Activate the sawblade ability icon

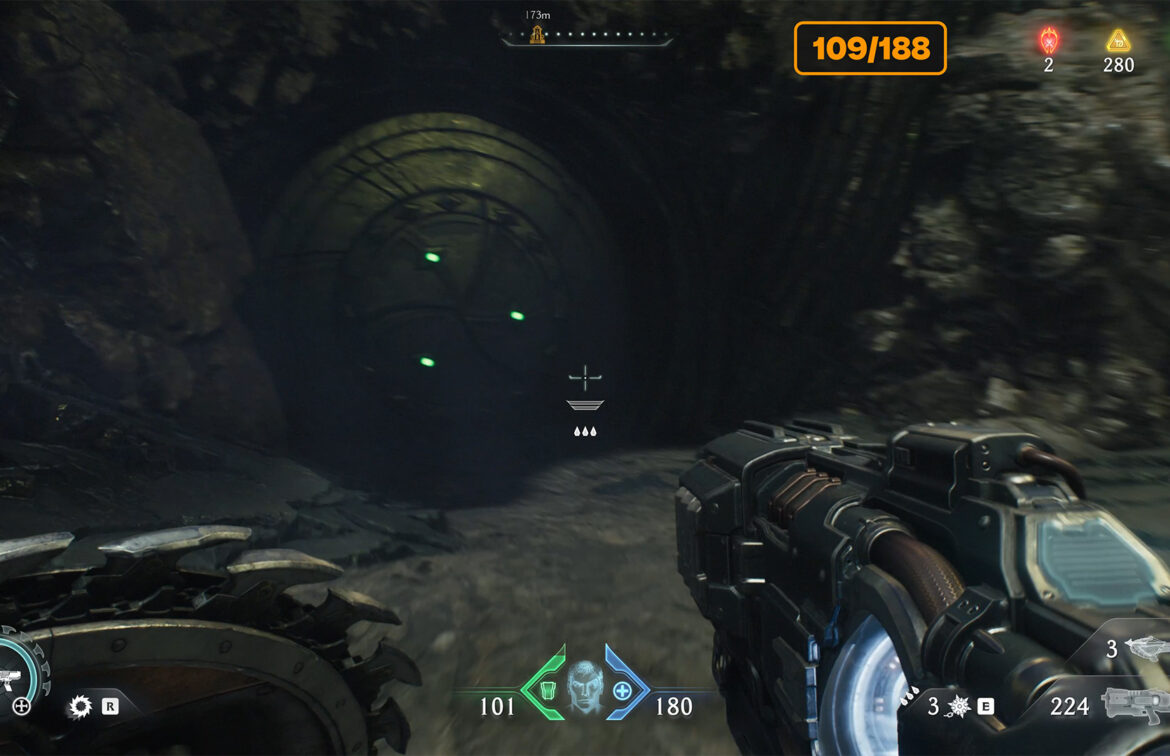coord(80,707)
